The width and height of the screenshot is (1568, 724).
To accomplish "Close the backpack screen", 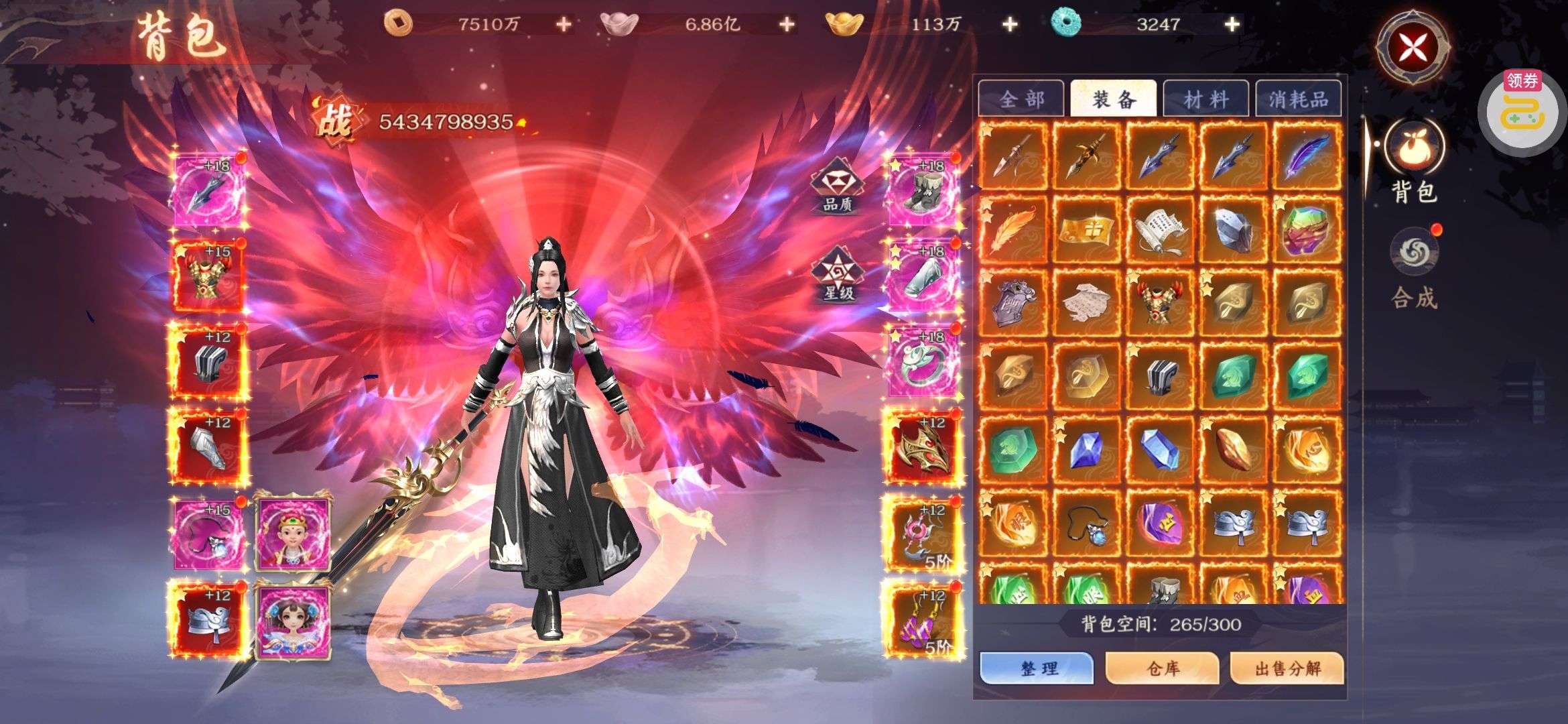I will (x=1412, y=47).
